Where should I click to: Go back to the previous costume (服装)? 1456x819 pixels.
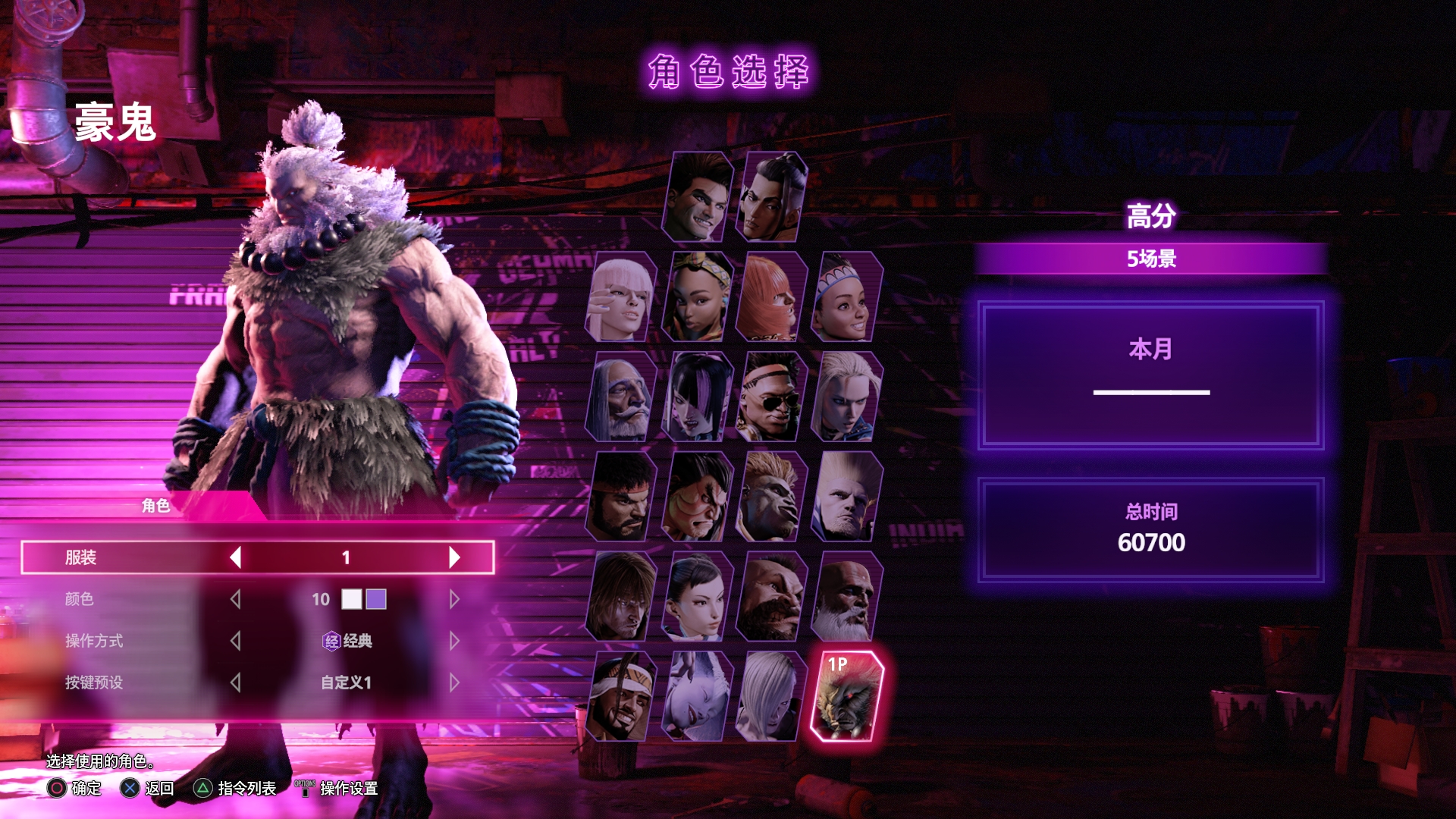pyautogui.click(x=235, y=557)
